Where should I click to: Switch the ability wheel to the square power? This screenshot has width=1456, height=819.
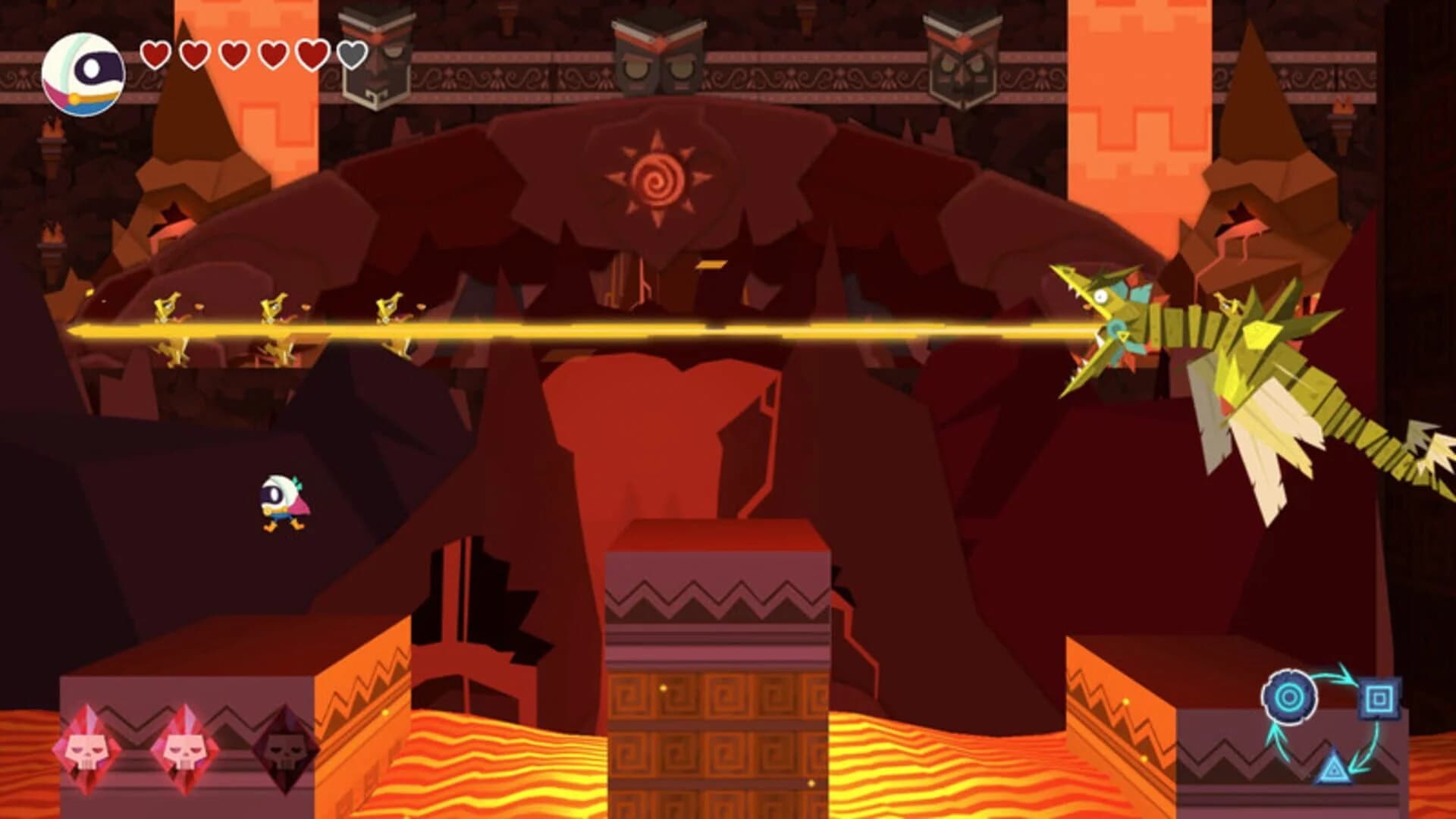(1379, 698)
